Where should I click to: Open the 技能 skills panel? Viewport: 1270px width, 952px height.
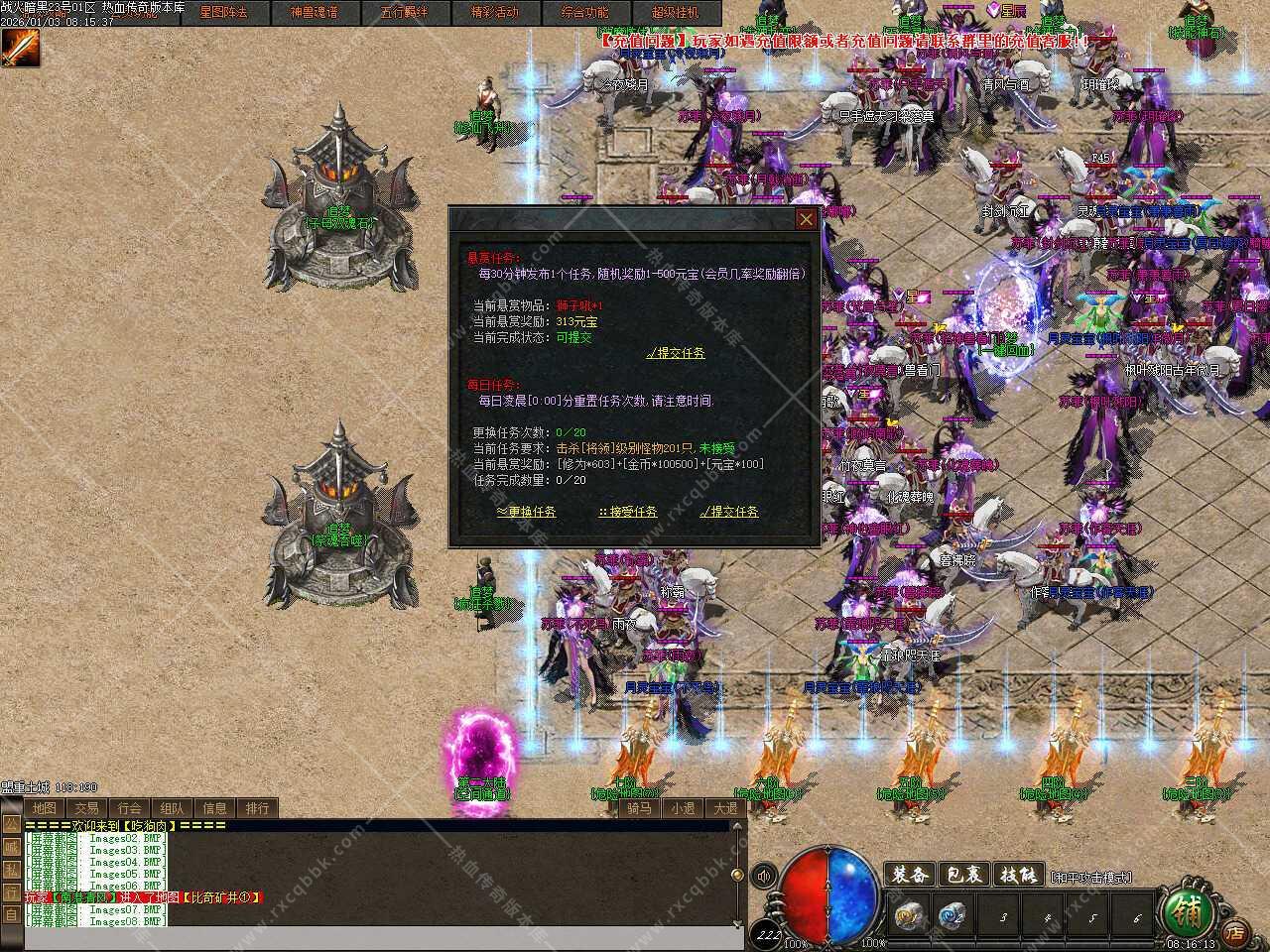click(x=1018, y=875)
